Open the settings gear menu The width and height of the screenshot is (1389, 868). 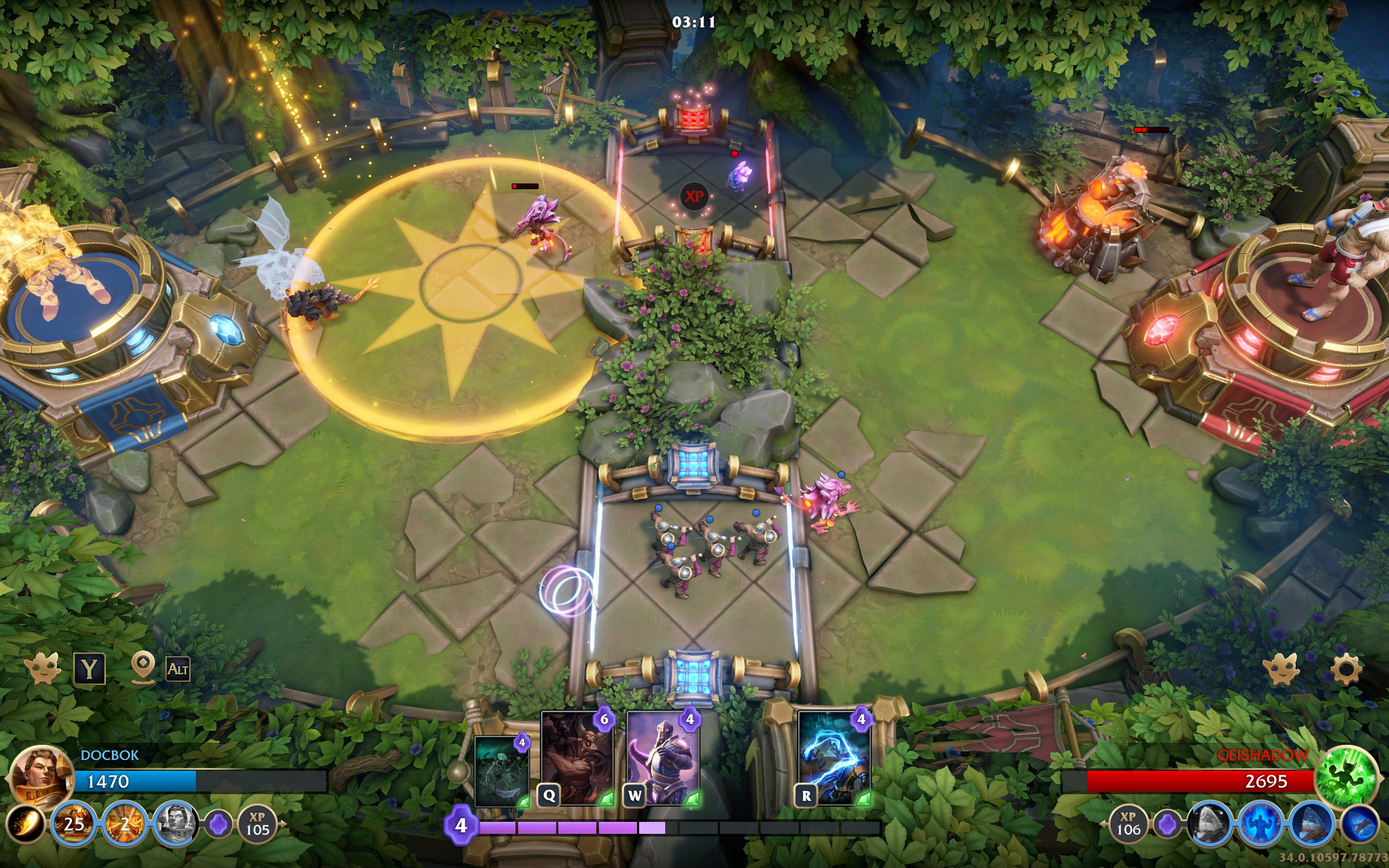click(x=1346, y=669)
